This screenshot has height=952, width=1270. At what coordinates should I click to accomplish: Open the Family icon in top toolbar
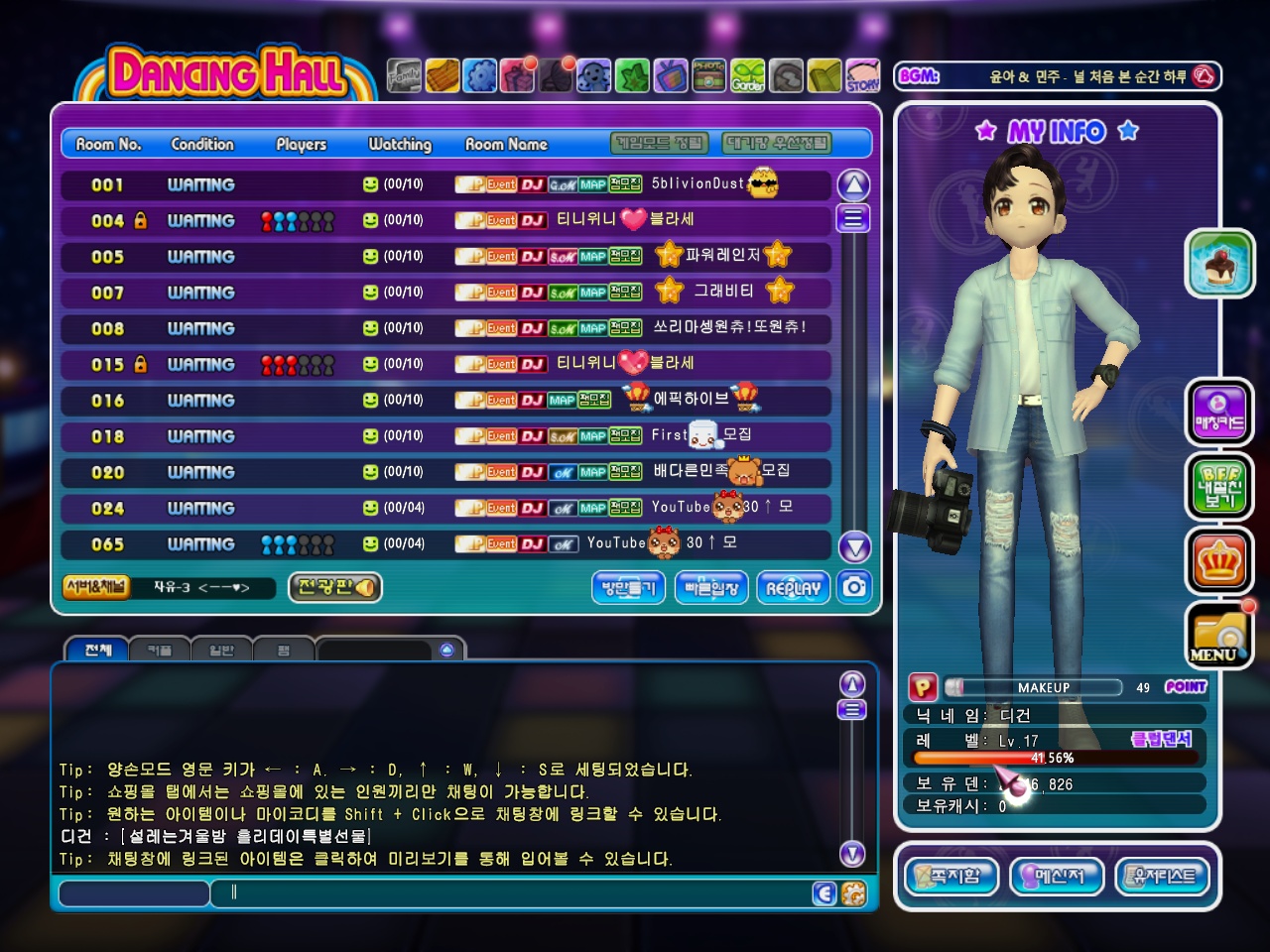(x=404, y=75)
